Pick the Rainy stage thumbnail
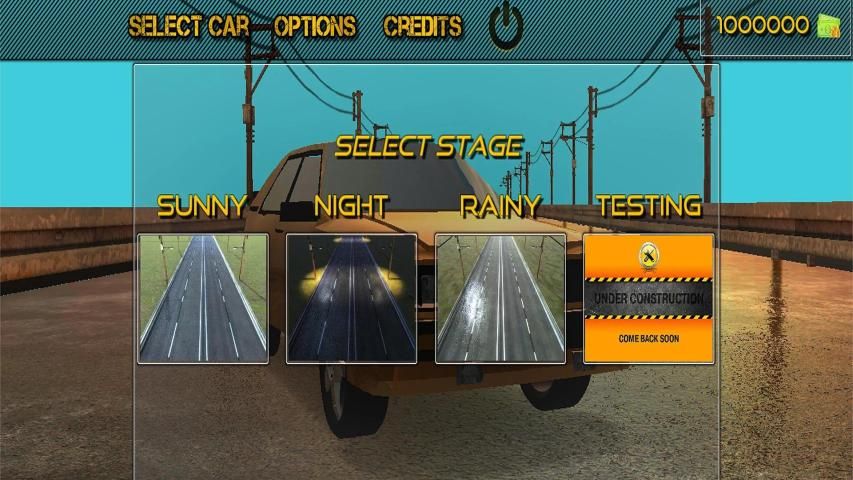 point(500,298)
